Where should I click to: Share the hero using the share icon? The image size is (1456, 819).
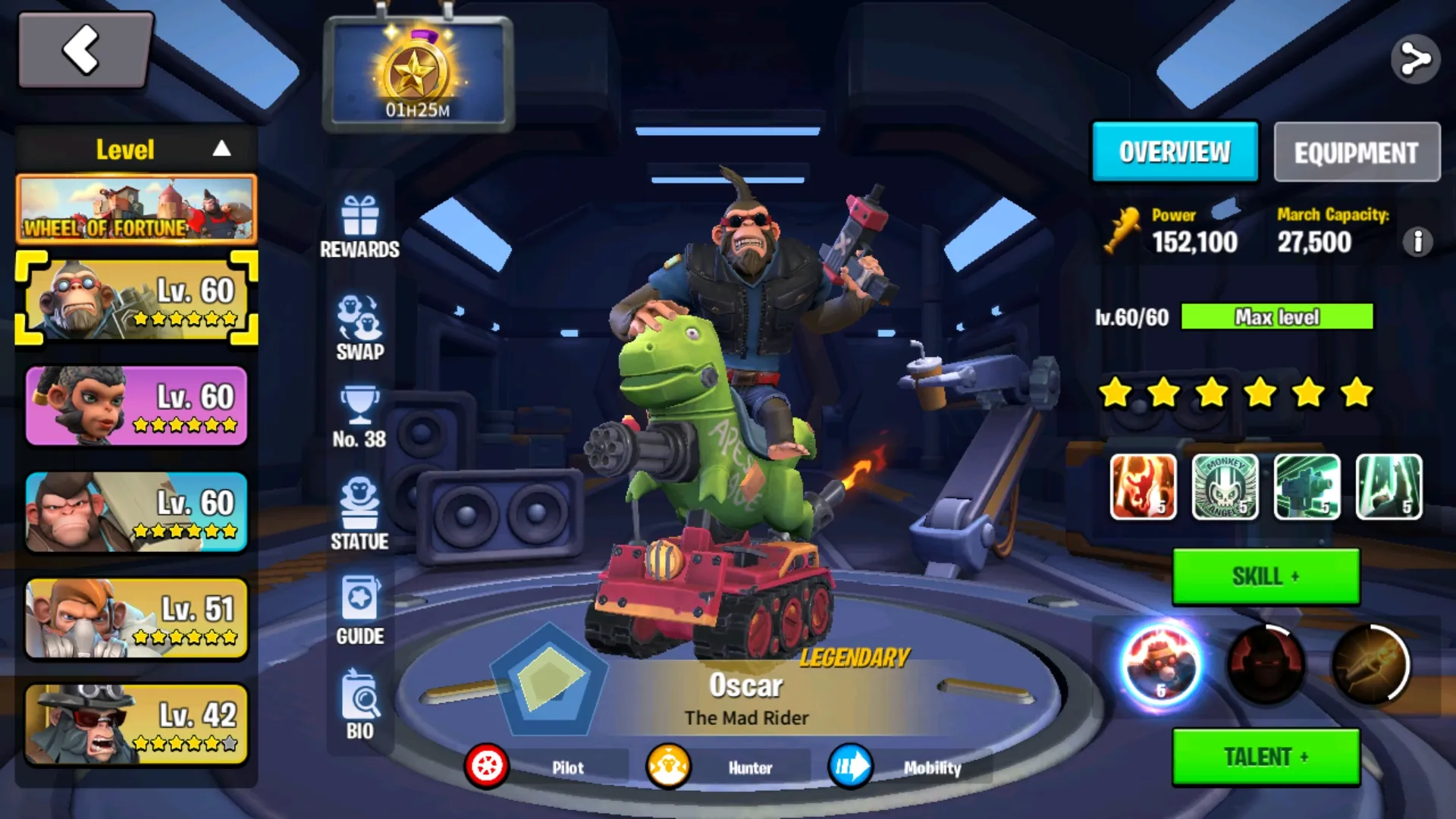pos(1415,59)
